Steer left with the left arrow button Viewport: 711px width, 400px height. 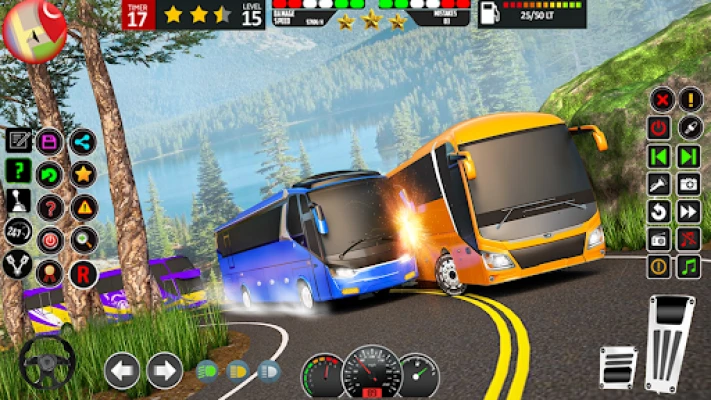pyautogui.click(x=122, y=371)
